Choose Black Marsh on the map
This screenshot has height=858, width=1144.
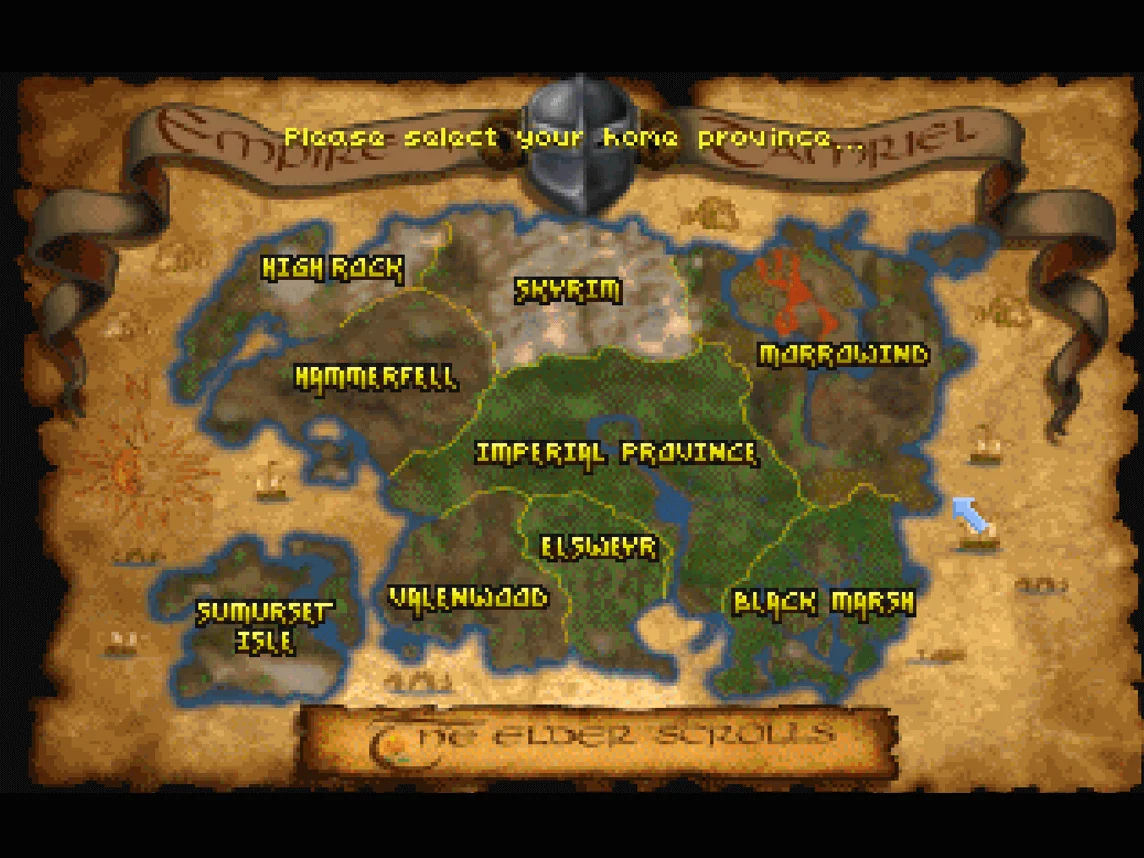[823, 602]
